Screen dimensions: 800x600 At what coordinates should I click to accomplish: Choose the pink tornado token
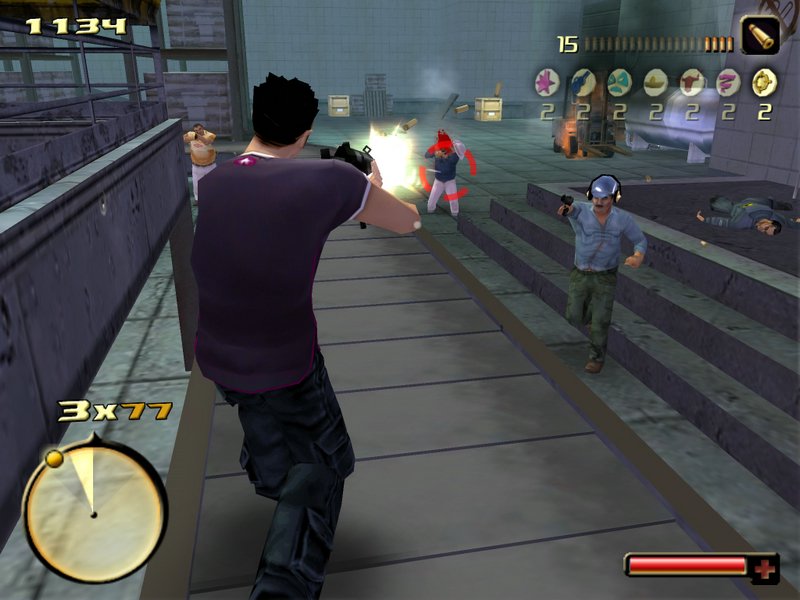coord(728,81)
